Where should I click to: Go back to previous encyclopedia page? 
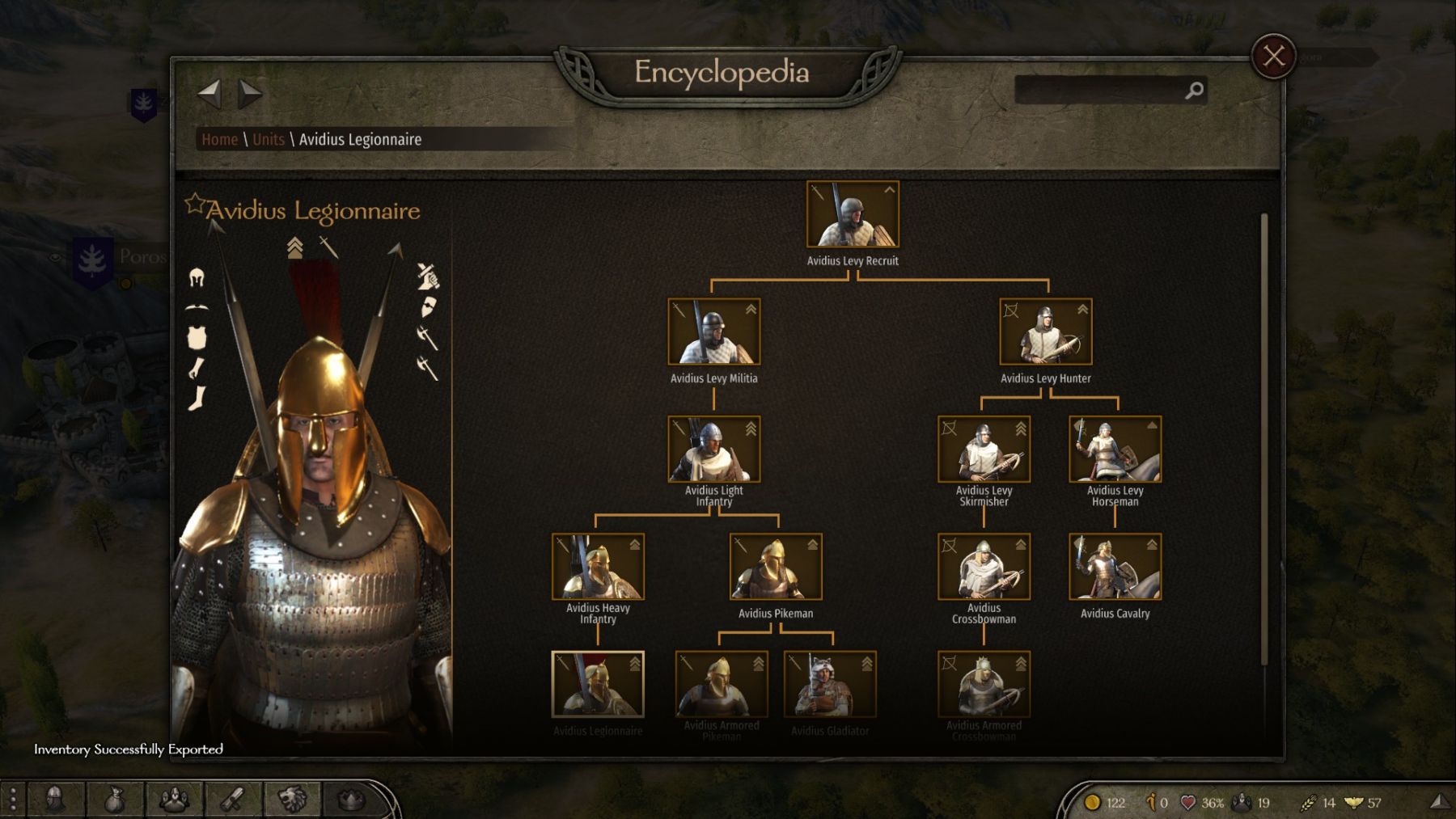pos(210,94)
